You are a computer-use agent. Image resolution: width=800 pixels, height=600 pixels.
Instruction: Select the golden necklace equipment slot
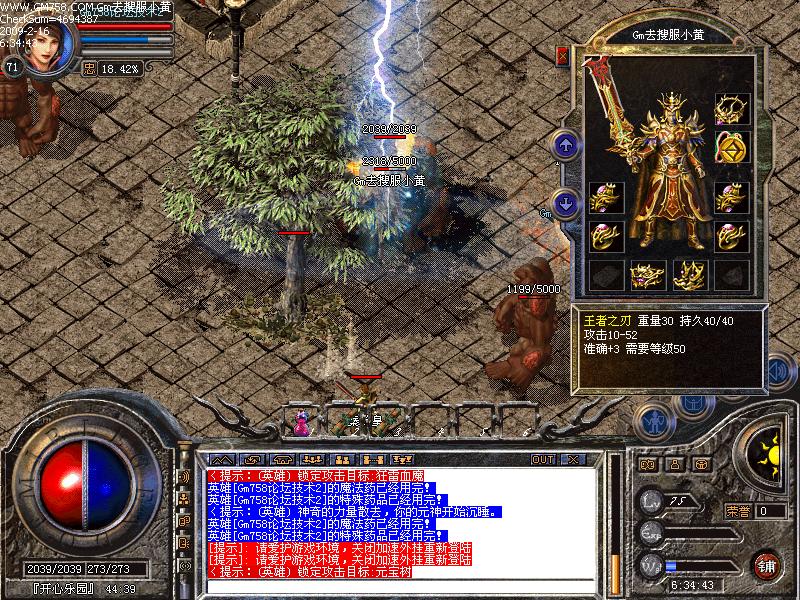coord(732,109)
